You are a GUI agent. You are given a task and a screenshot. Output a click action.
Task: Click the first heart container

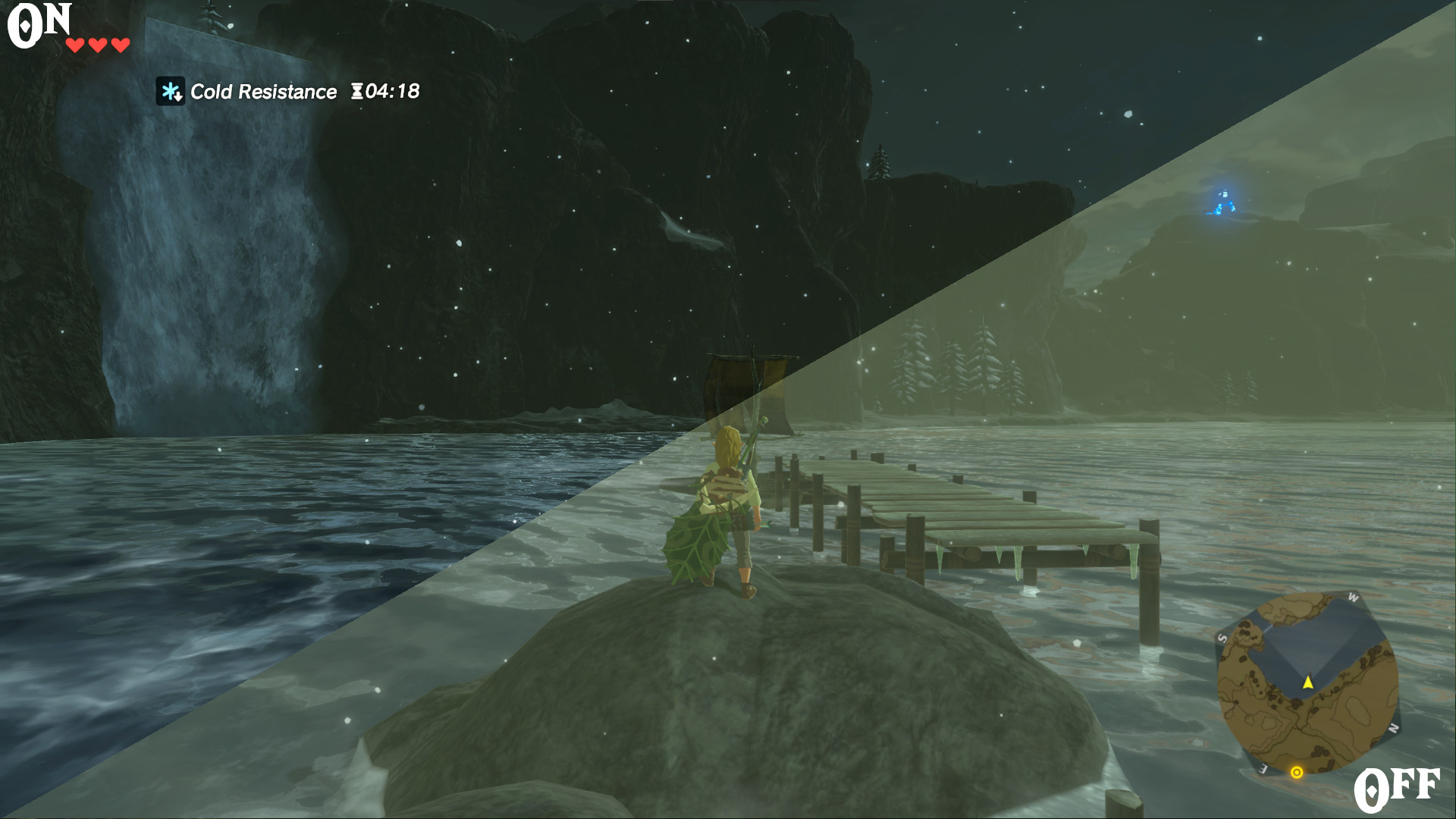[x=76, y=44]
